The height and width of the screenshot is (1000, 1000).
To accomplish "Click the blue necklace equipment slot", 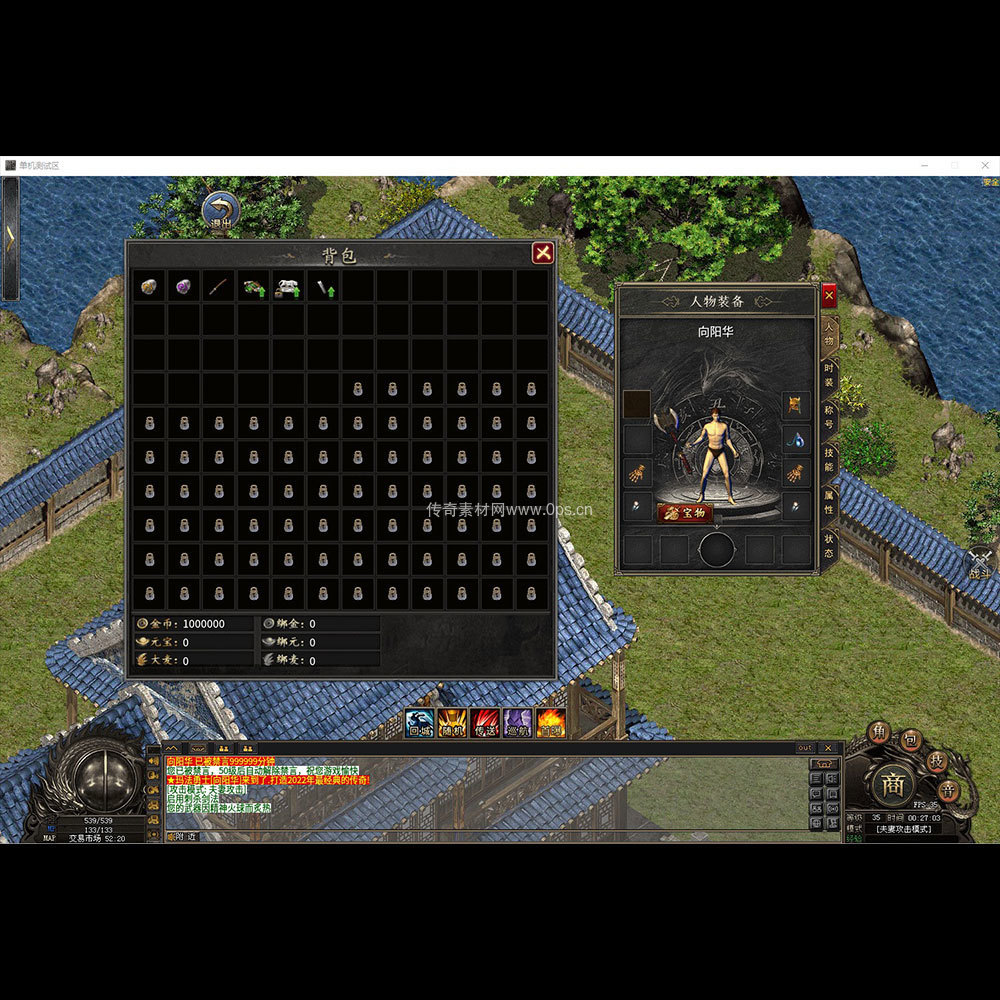I will pyautogui.click(x=796, y=439).
